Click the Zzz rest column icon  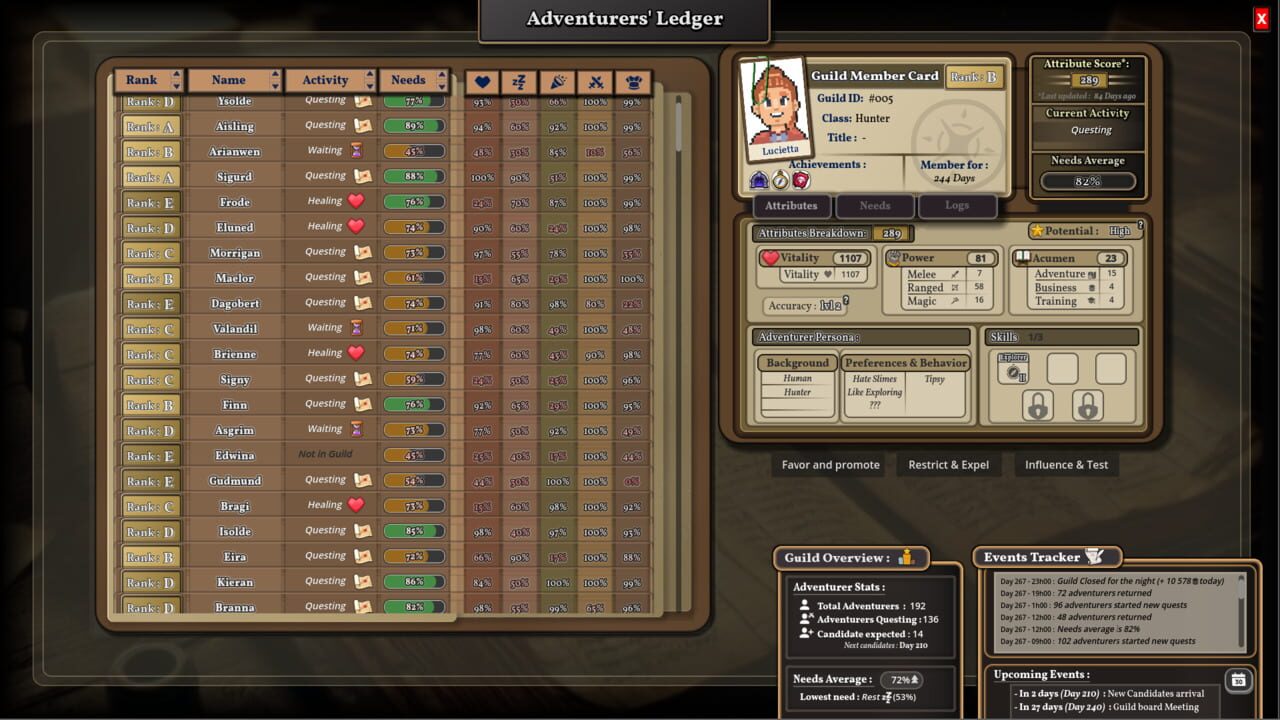tap(518, 82)
